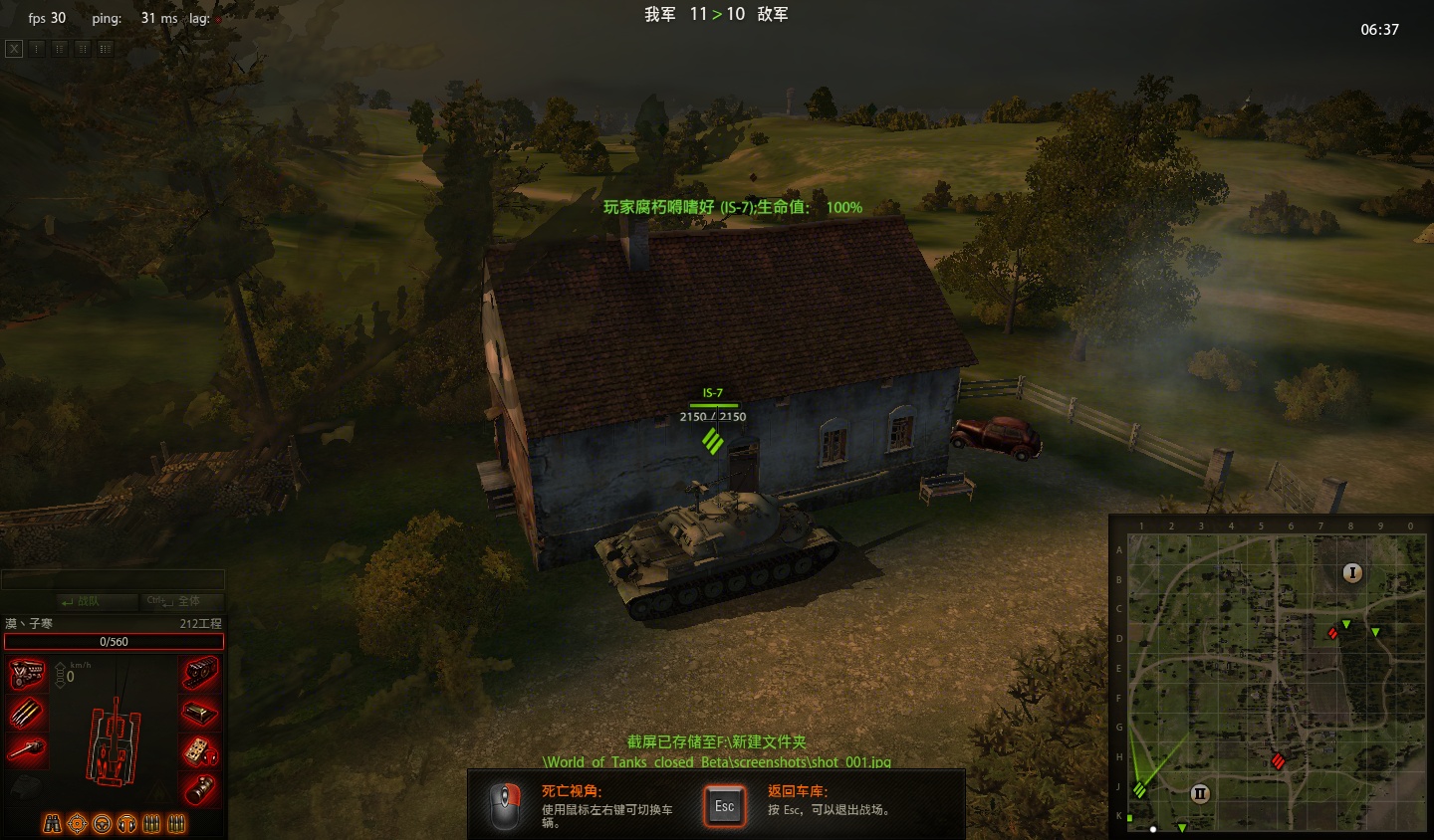The width and height of the screenshot is (1434, 840).
Task: Click base marker II on the minimap
Action: [1200, 793]
